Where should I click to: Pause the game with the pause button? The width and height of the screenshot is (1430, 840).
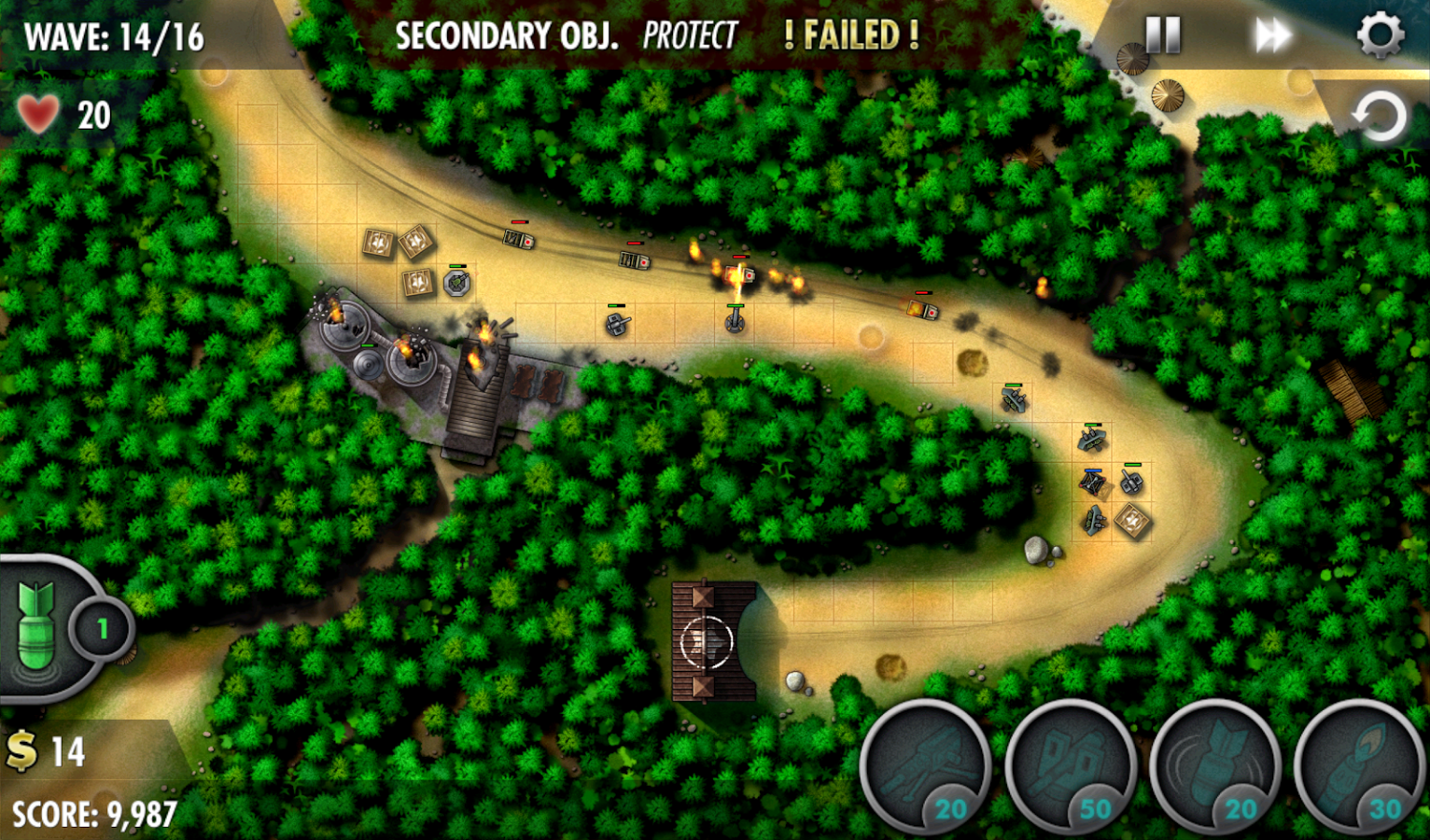point(1160,34)
